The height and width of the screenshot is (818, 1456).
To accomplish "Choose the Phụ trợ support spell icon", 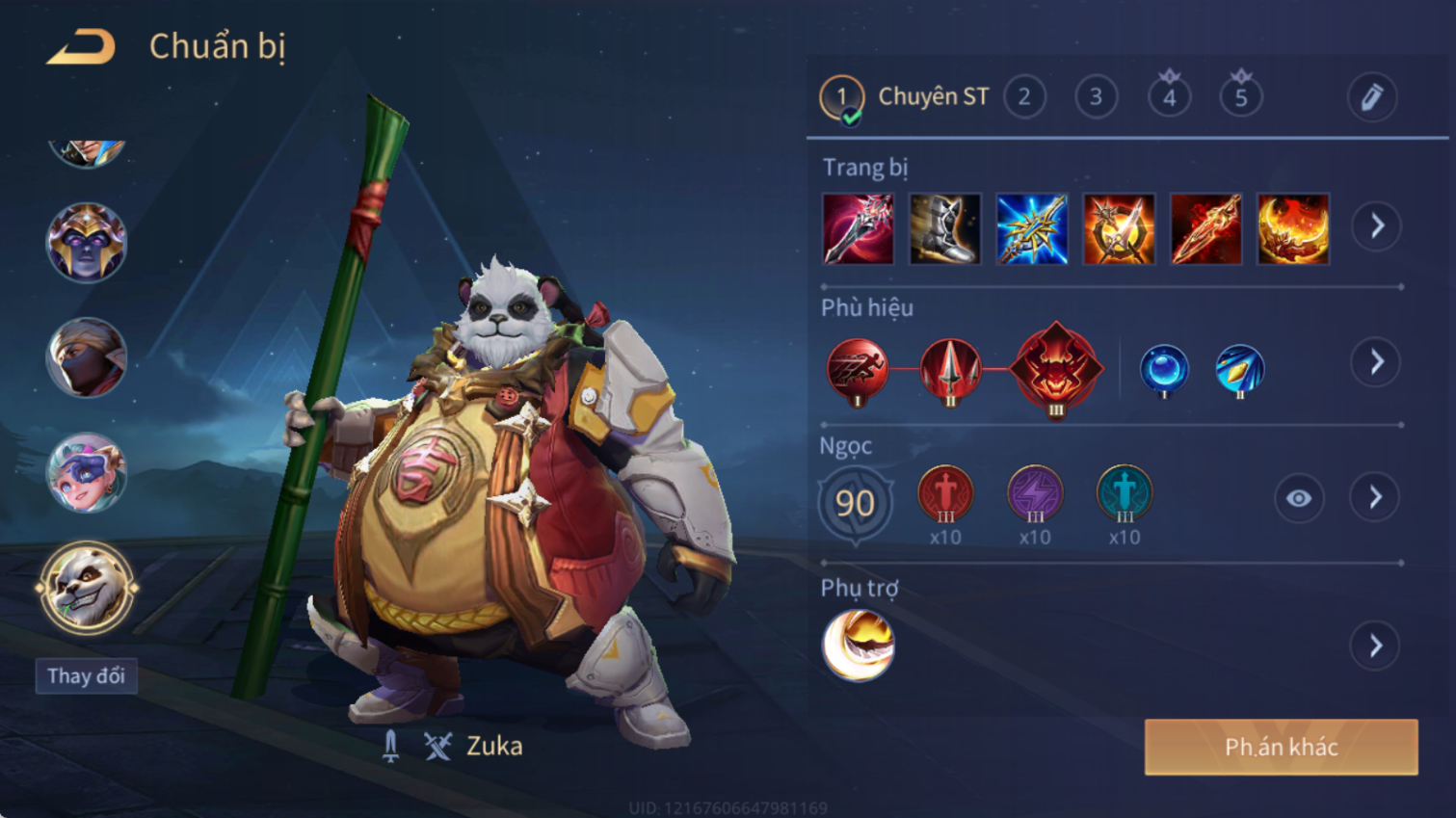I will pos(858,646).
